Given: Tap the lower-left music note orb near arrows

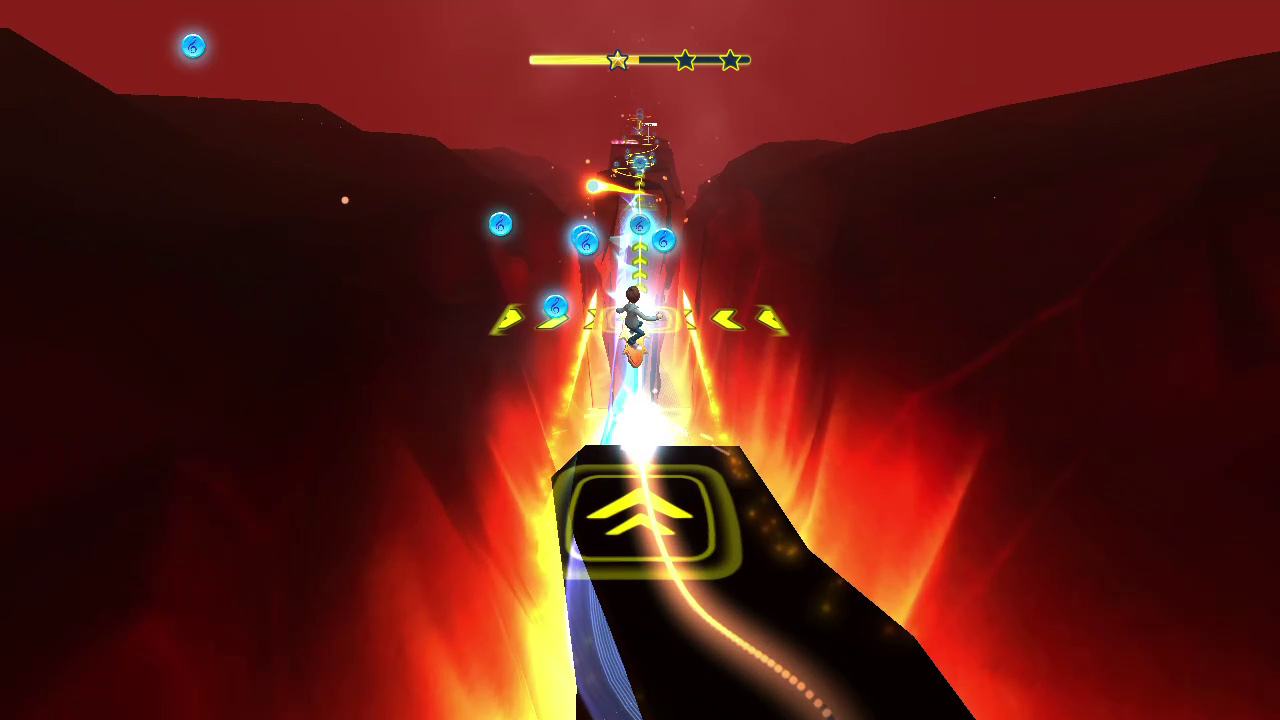Looking at the screenshot, I should pos(556,306).
